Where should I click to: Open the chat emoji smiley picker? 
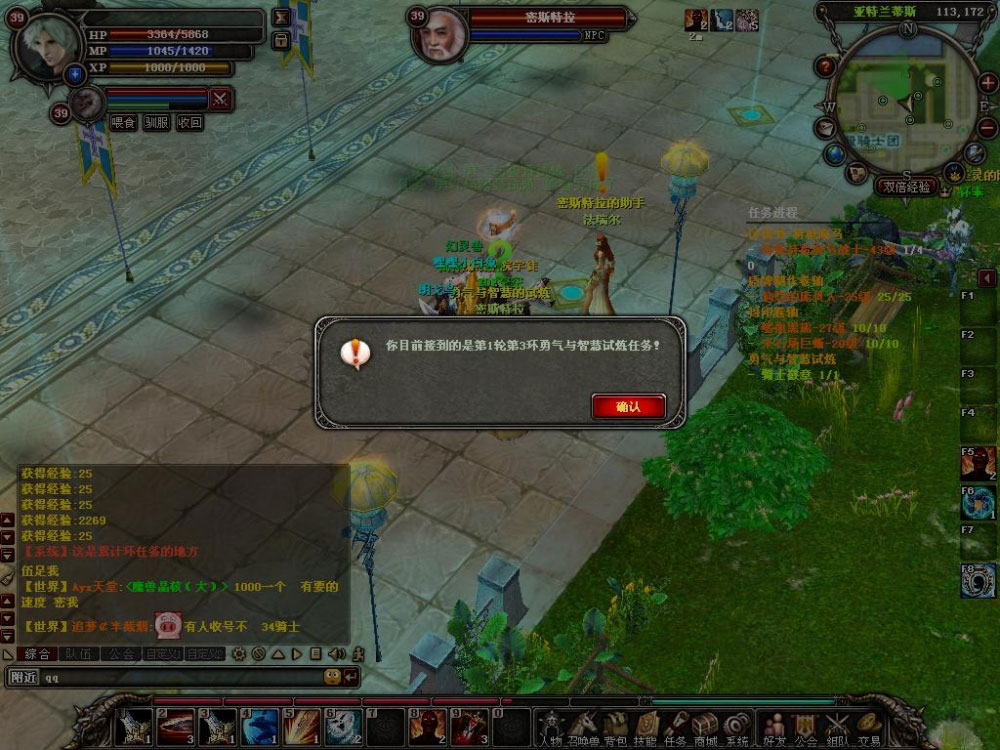tap(331, 677)
